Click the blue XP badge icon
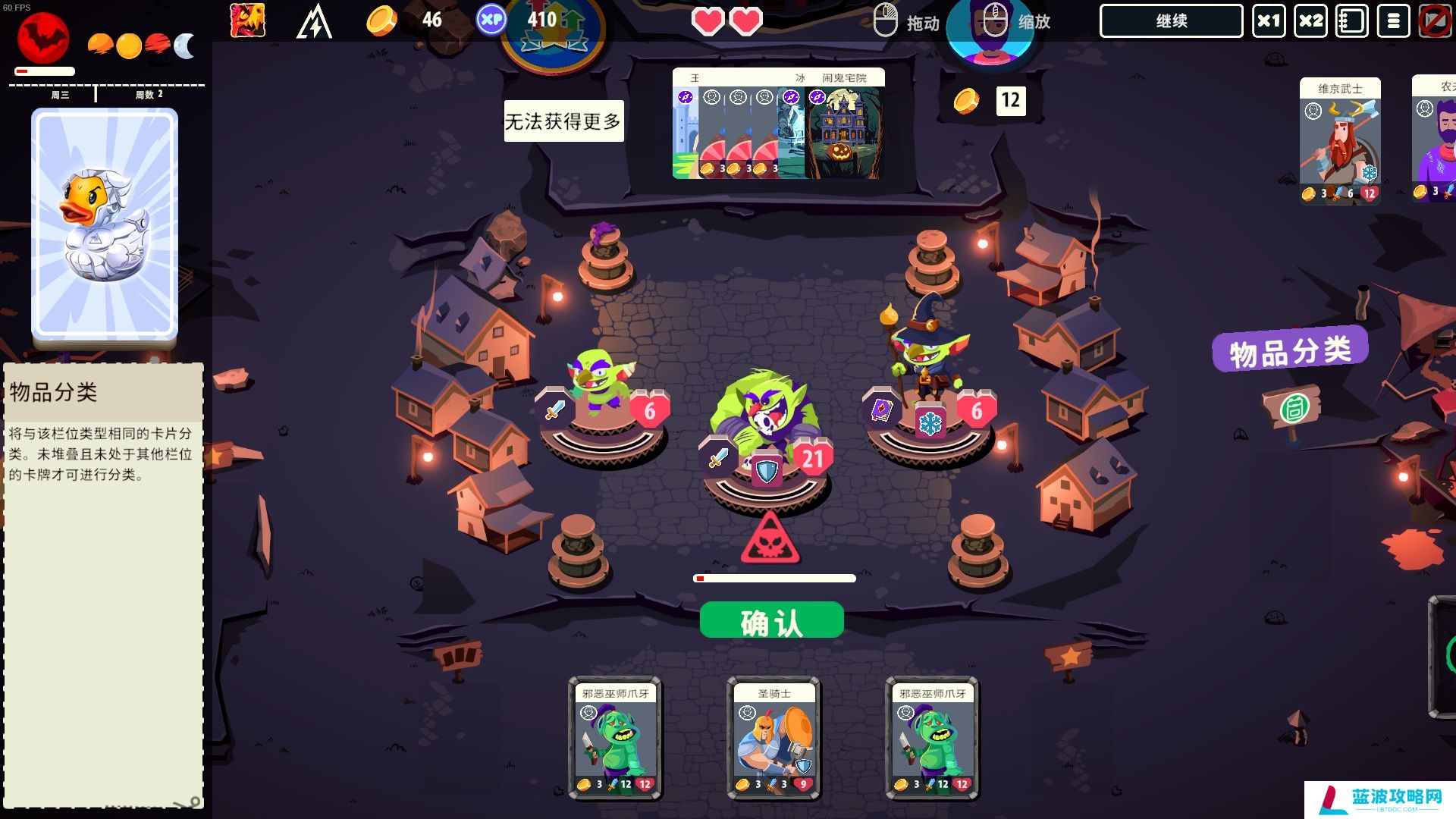The image size is (1456, 819). (491, 20)
